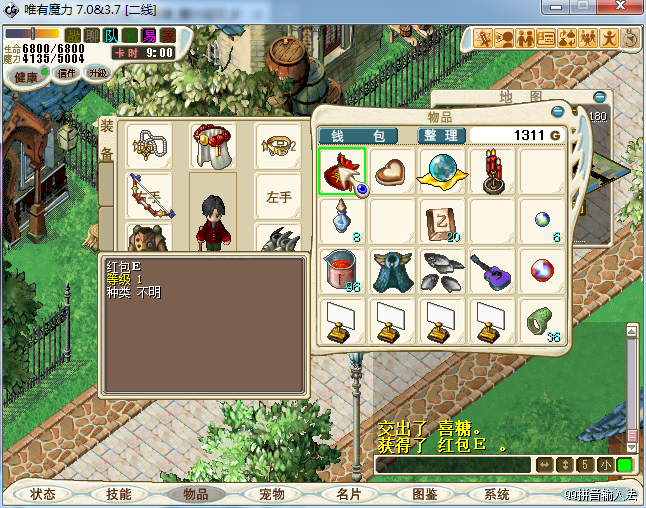Select the heart-shaped chocolate item
The height and width of the screenshot is (508, 646).
(x=393, y=170)
